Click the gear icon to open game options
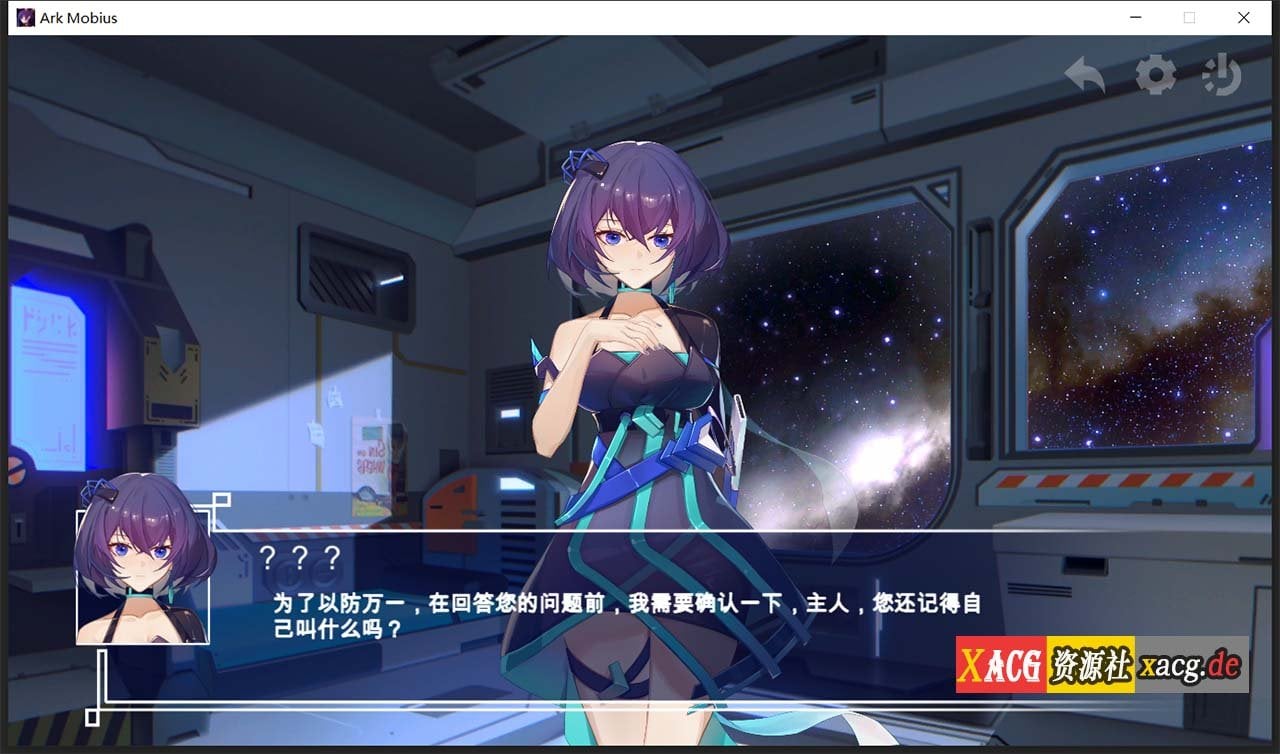Image resolution: width=1280 pixels, height=754 pixels. 1156,75
